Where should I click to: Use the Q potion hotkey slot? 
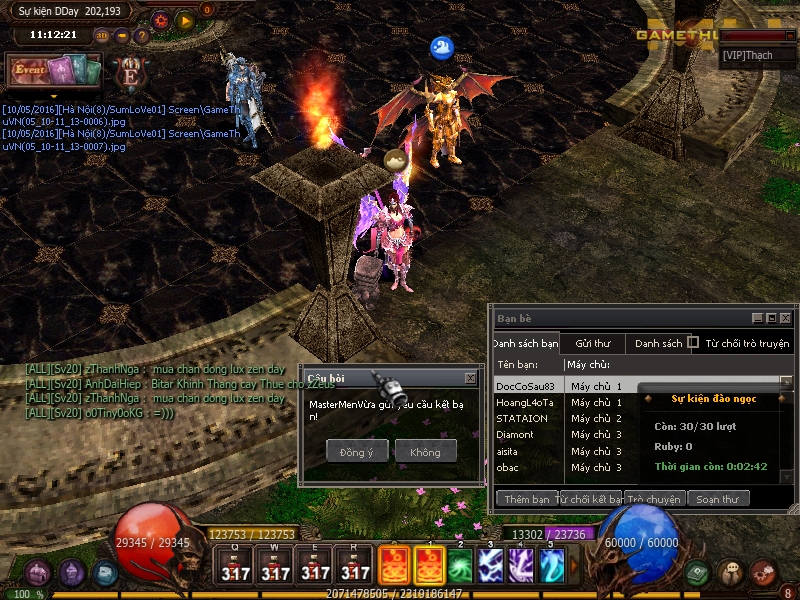[236, 566]
